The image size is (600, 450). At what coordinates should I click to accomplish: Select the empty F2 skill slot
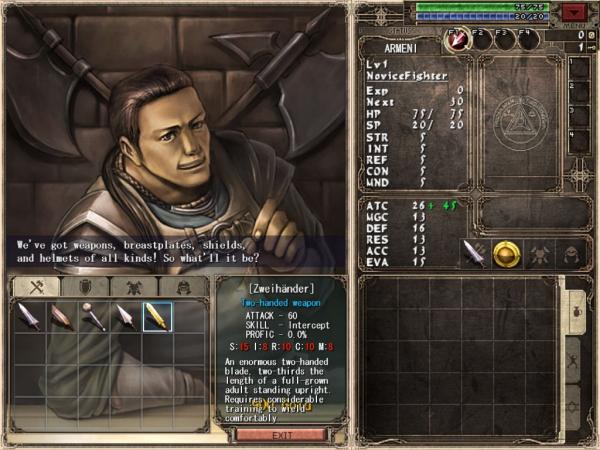[x=483, y=38]
